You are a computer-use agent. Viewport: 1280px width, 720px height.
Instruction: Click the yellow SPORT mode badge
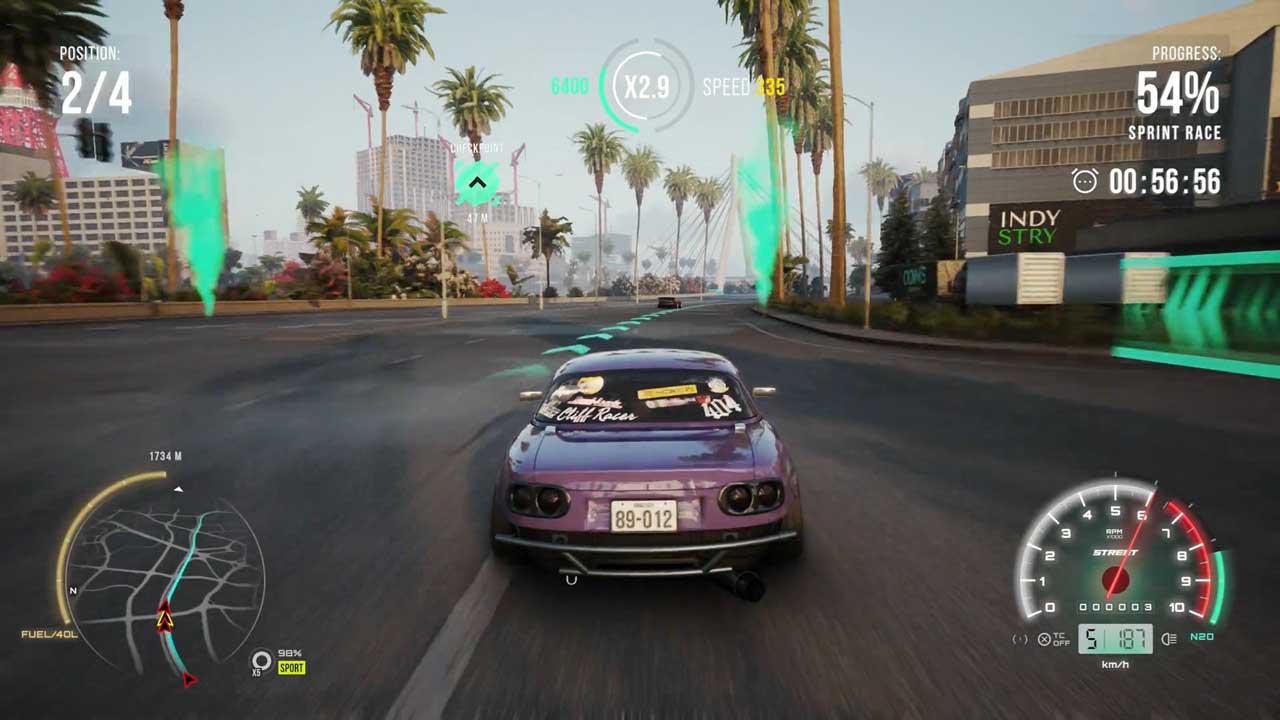tap(291, 668)
